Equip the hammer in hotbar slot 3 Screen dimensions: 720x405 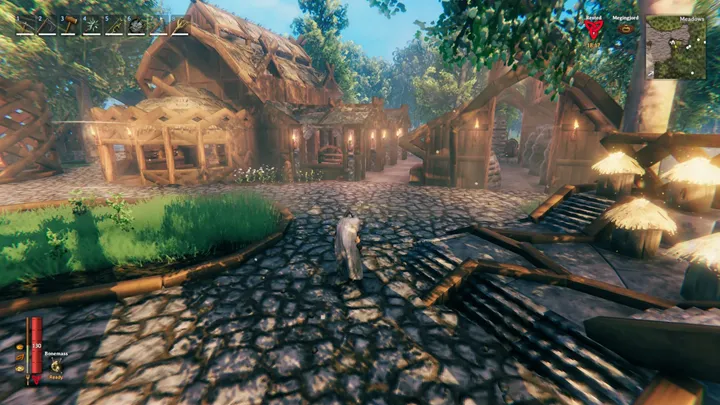click(x=69, y=25)
